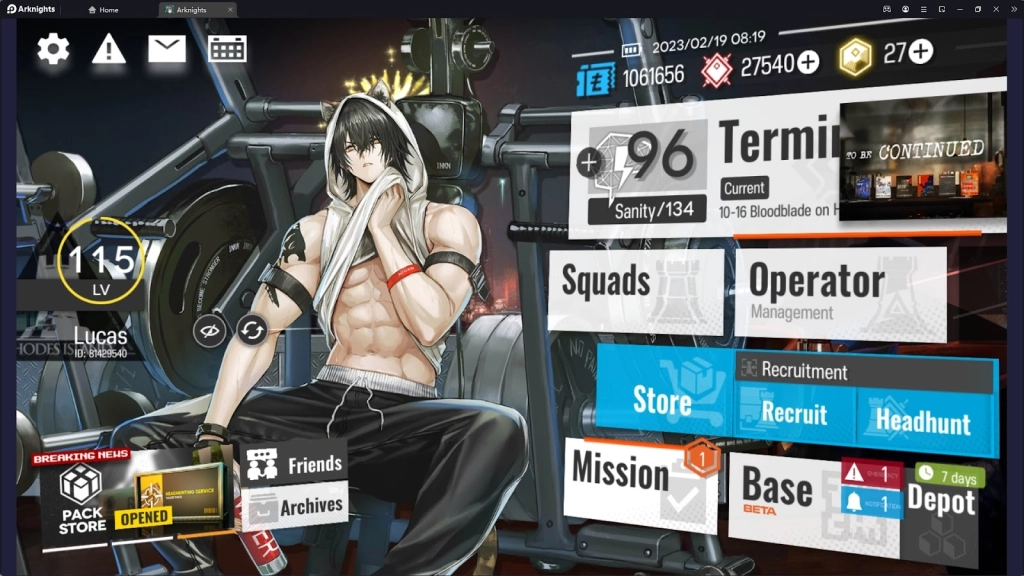Open the warning triangle notice icon
1024x576 pixels.
pos(108,49)
